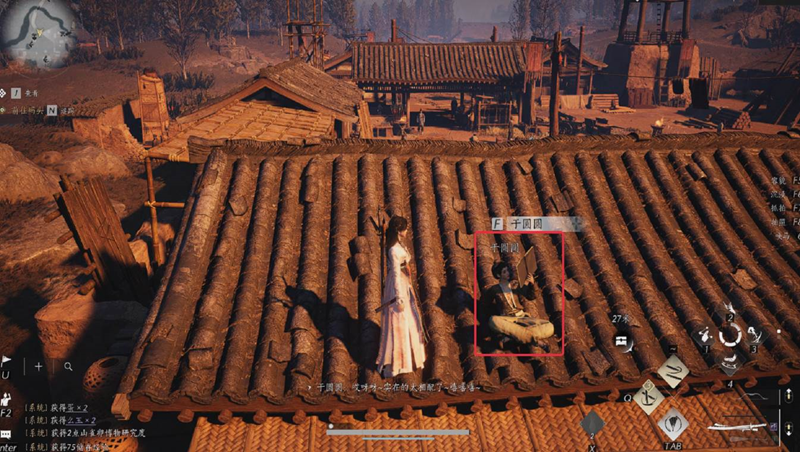Click the plus icon above chat
The height and width of the screenshot is (452, 800).
[39, 366]
